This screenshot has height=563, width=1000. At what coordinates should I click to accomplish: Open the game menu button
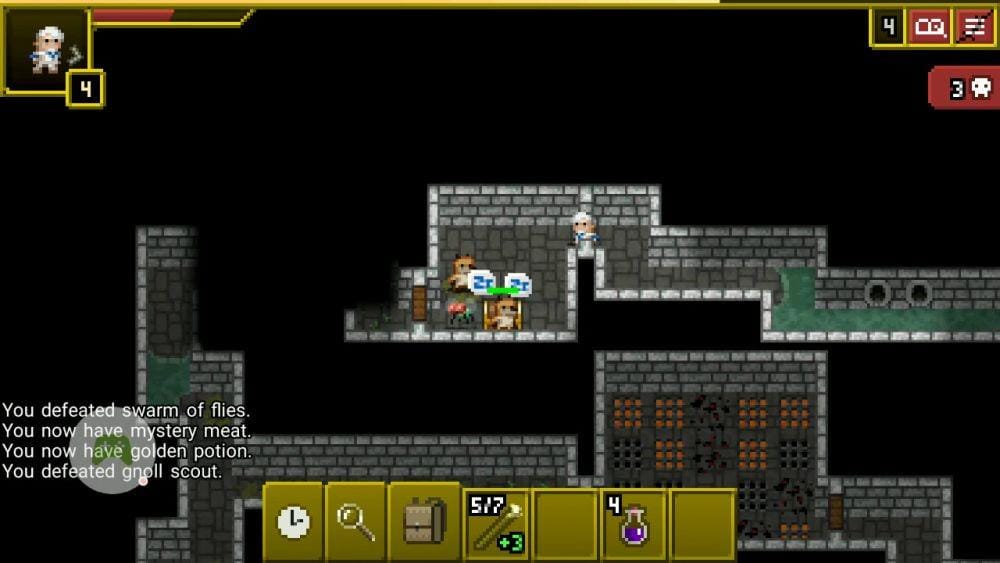[x=974, y=28]
